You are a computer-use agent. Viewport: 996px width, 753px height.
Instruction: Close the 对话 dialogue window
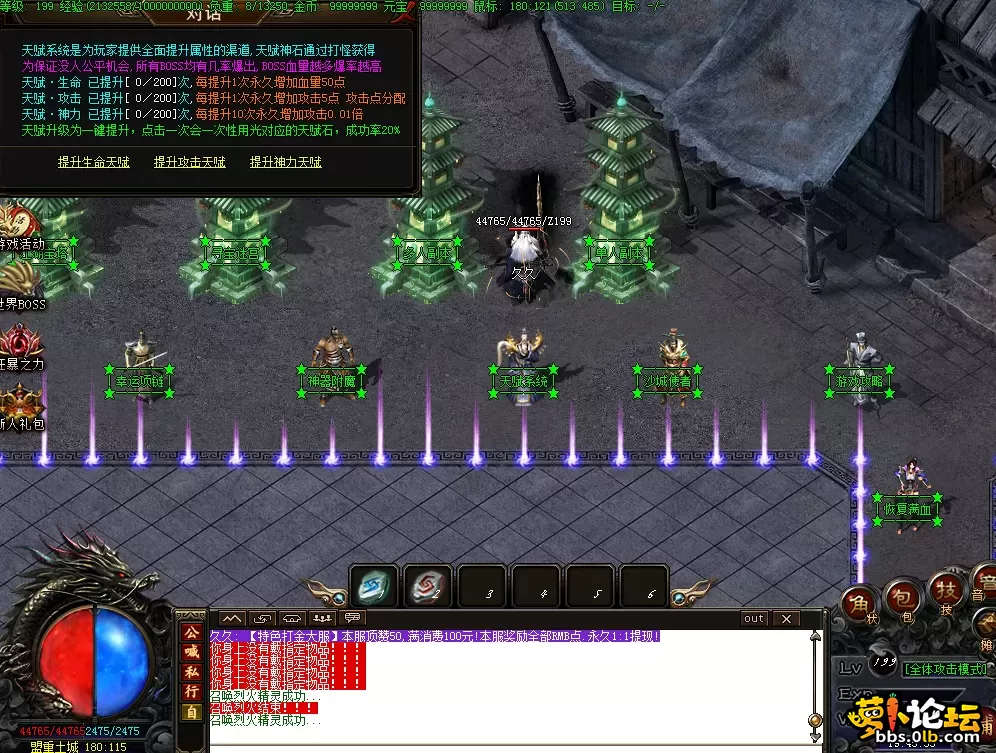coord(405,11)
